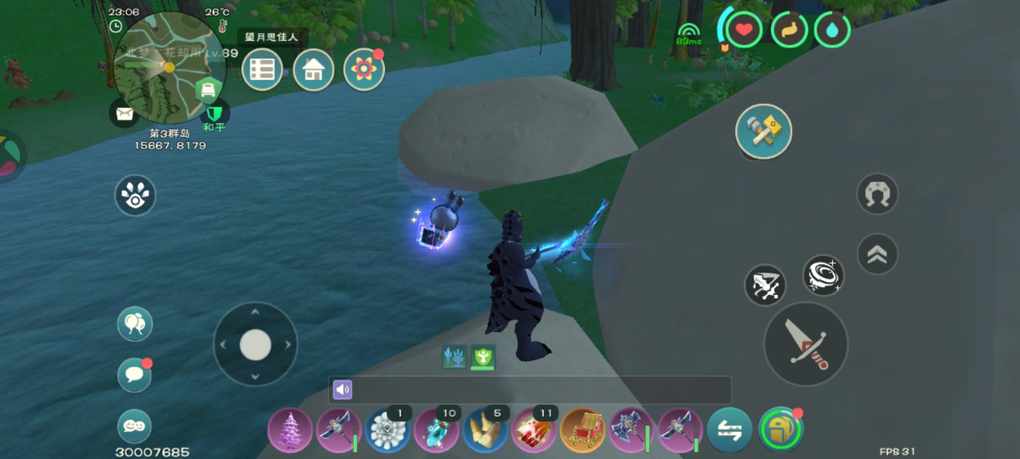Open the flower event icon
Screen dimensions: 1020x459
[364, 70]
